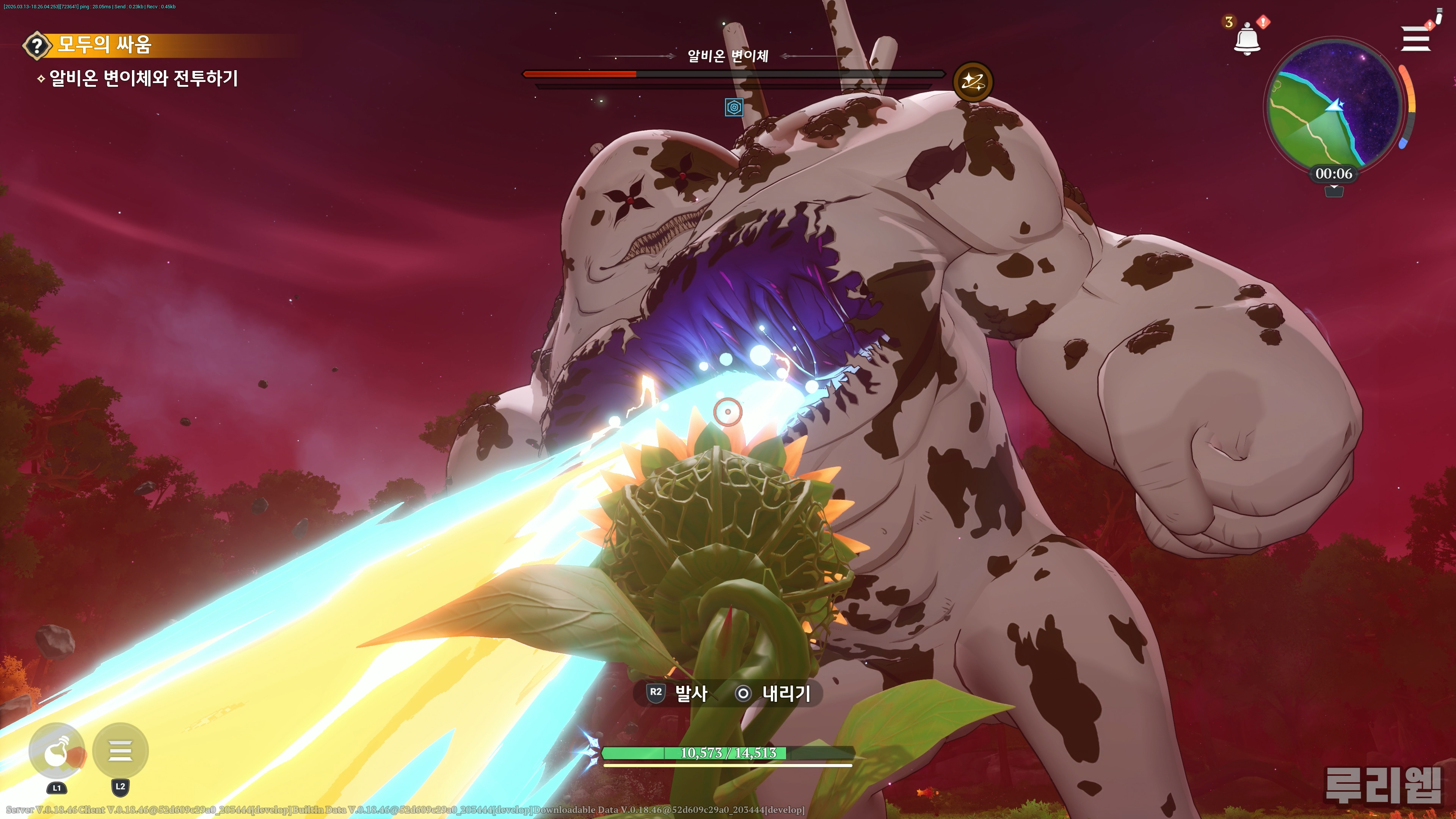This screenshot has width=1456, height=819.
Task: Click the question mark quest icon
Action: (x=37, y=45)
